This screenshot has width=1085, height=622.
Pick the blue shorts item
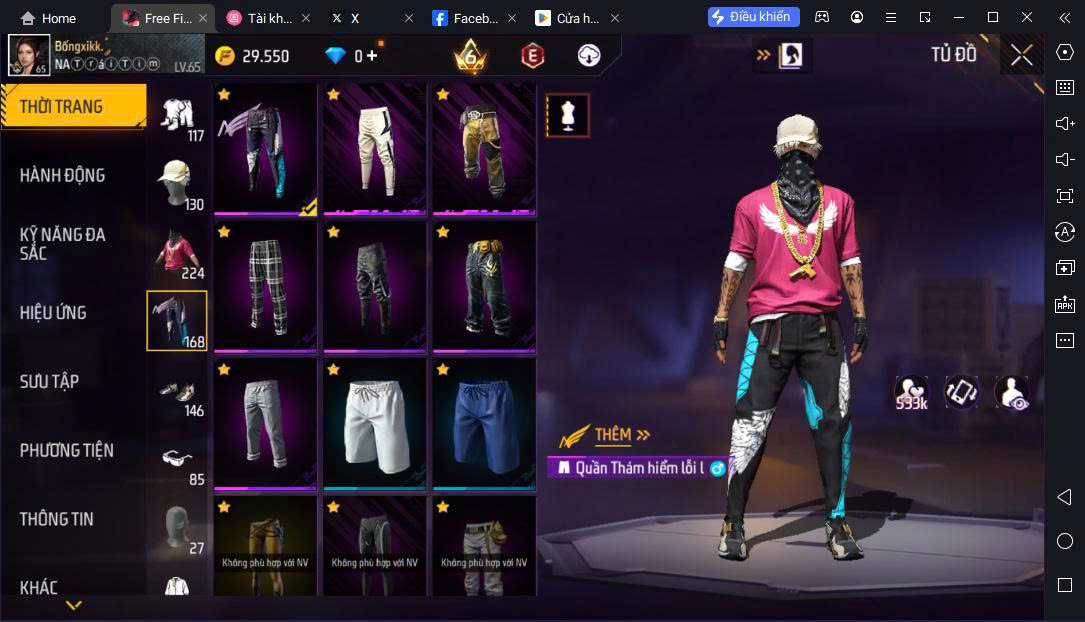[484, 424]
